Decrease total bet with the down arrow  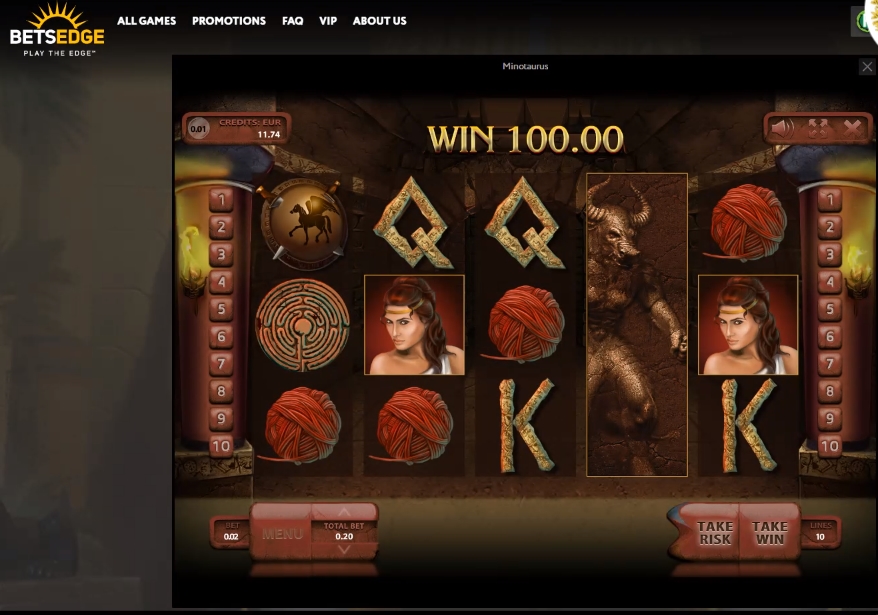coord(344,549)
